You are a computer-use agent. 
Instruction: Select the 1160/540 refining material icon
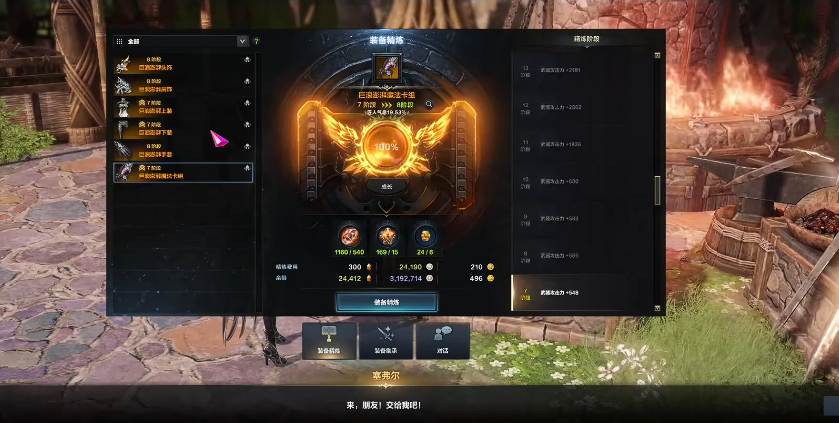tap(349, 234)
